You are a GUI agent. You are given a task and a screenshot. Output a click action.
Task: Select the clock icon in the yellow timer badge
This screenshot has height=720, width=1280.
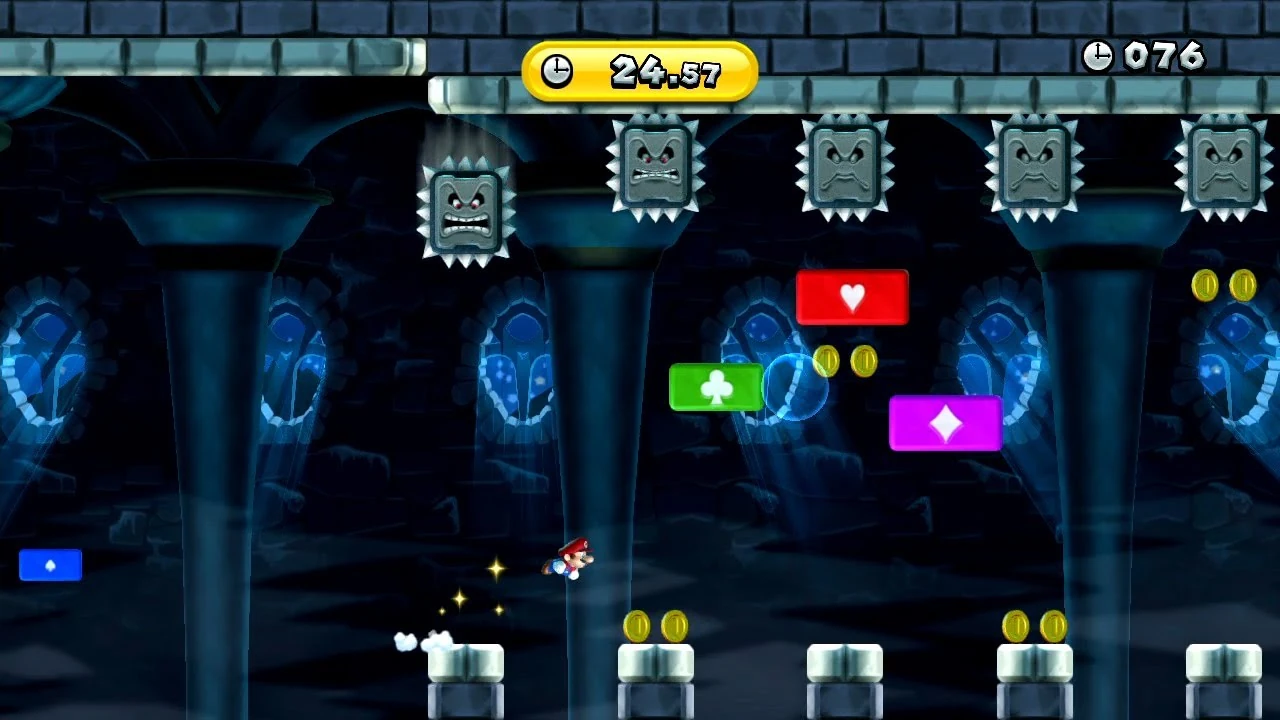[557, 71]
